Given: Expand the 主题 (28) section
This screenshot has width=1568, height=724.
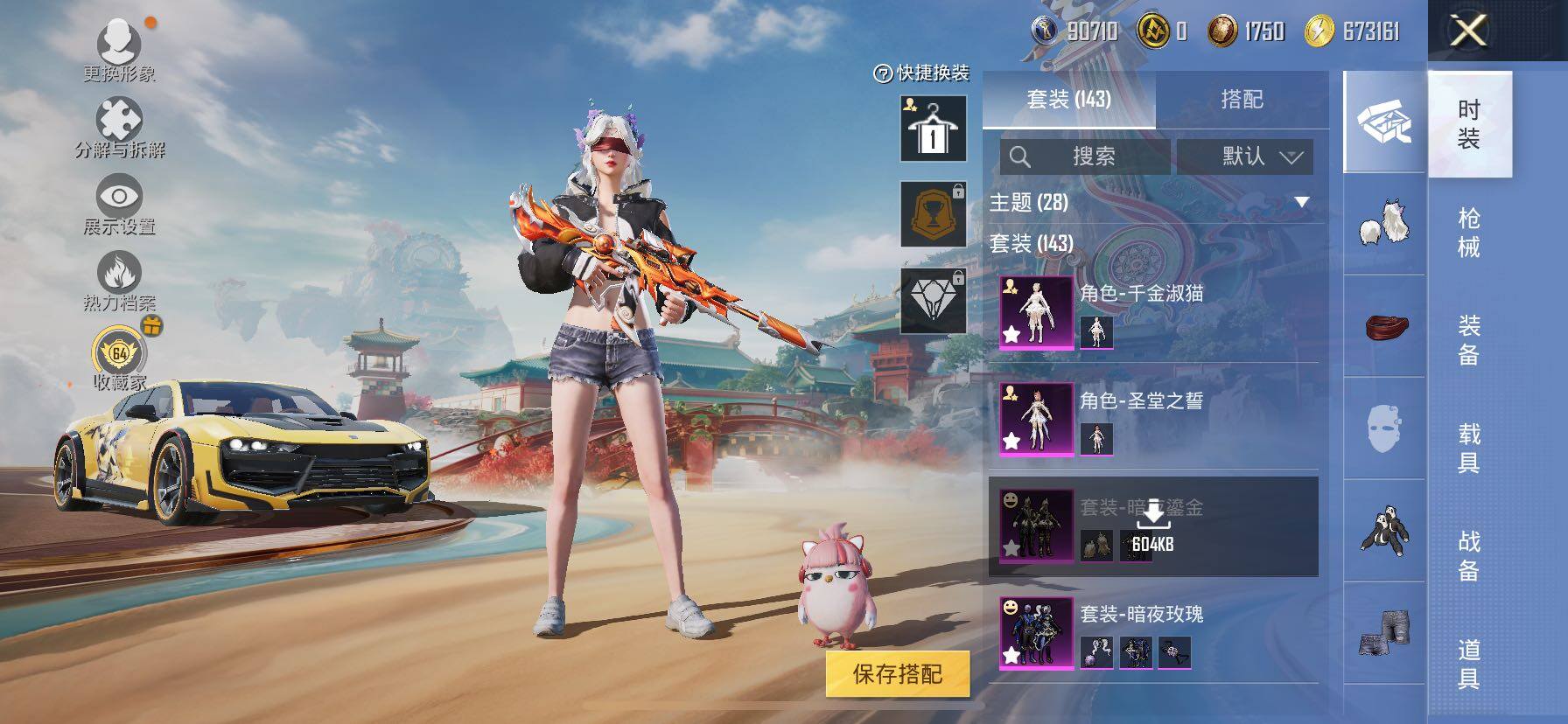Looking at the screenshot, I should (1301, 203).
